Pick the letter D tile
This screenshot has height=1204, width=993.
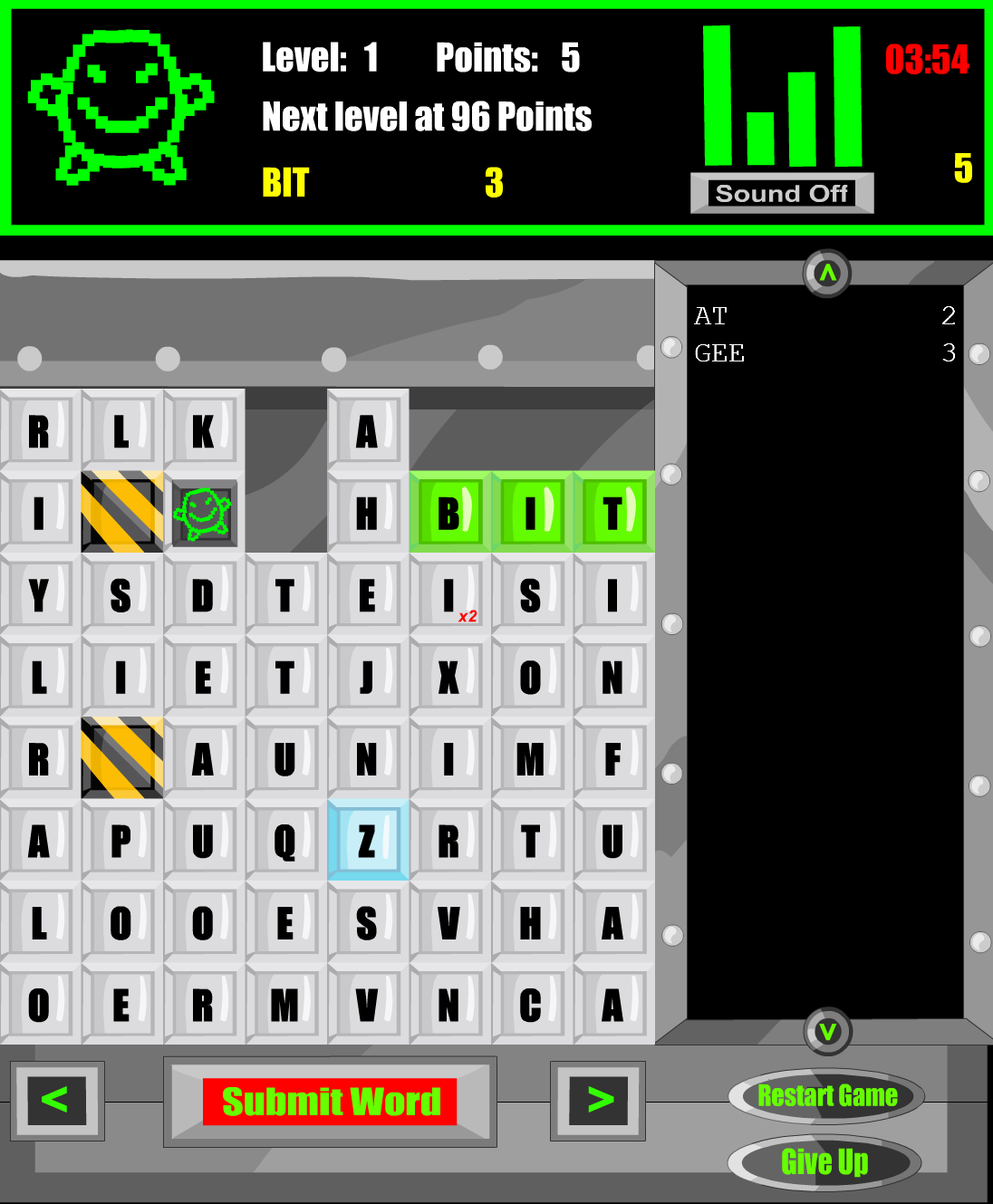[204, 595]
